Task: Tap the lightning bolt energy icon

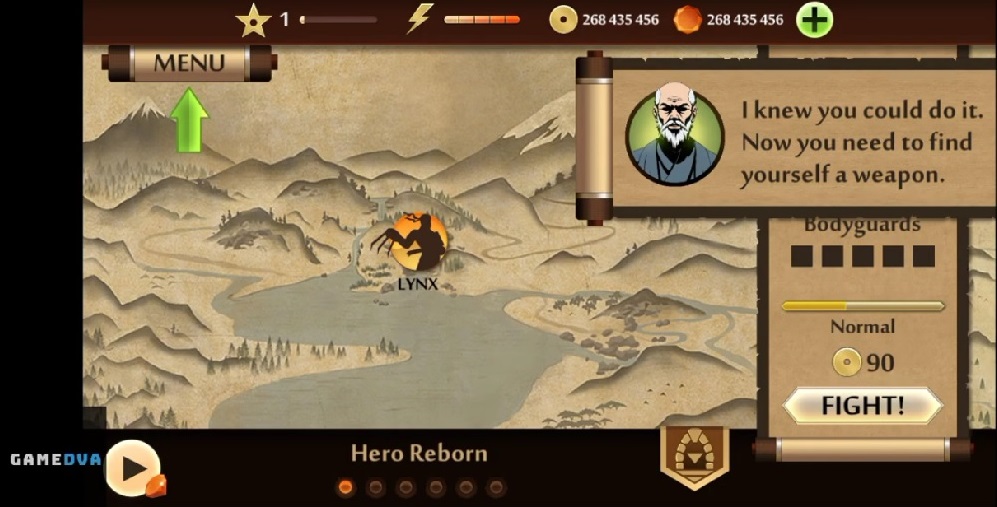Action: [420, 20]
